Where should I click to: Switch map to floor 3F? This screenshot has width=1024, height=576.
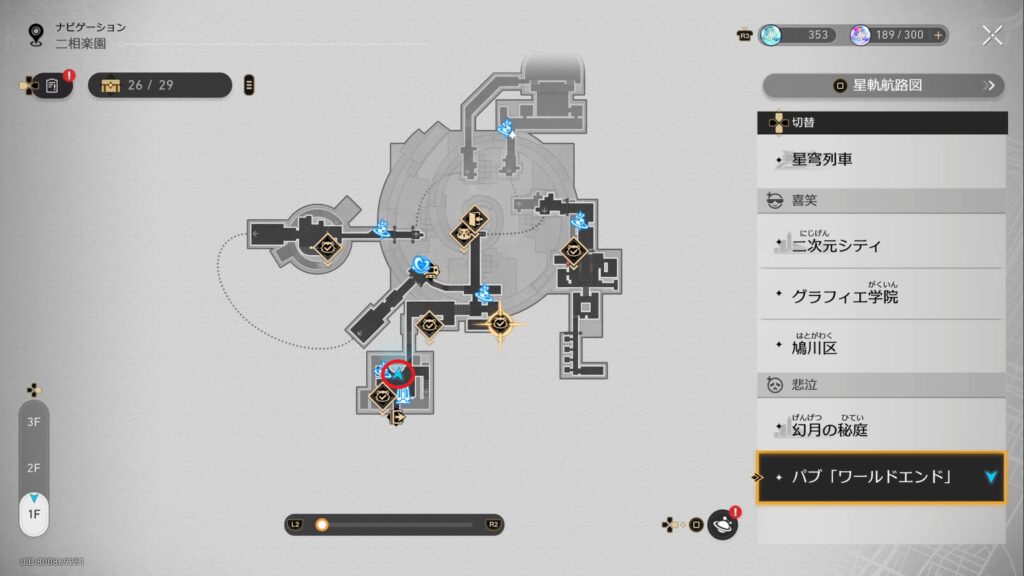[34, 423]
